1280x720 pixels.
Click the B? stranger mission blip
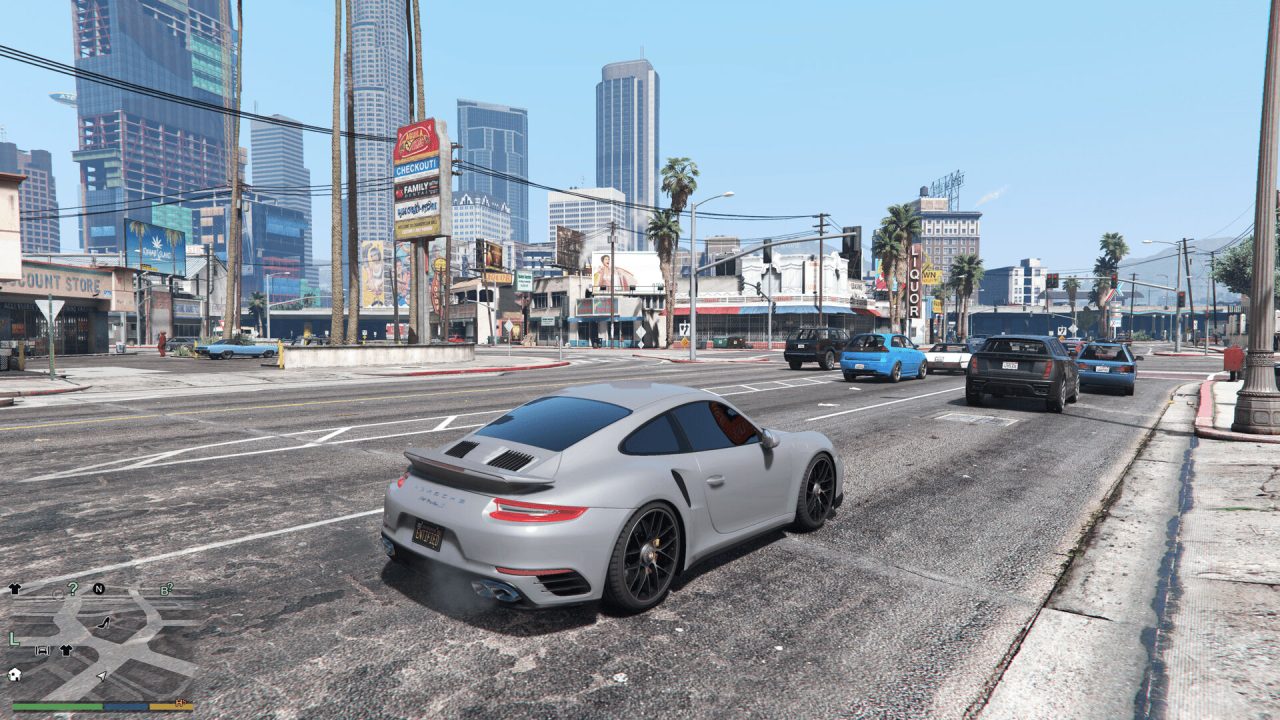tap(166, 589)
